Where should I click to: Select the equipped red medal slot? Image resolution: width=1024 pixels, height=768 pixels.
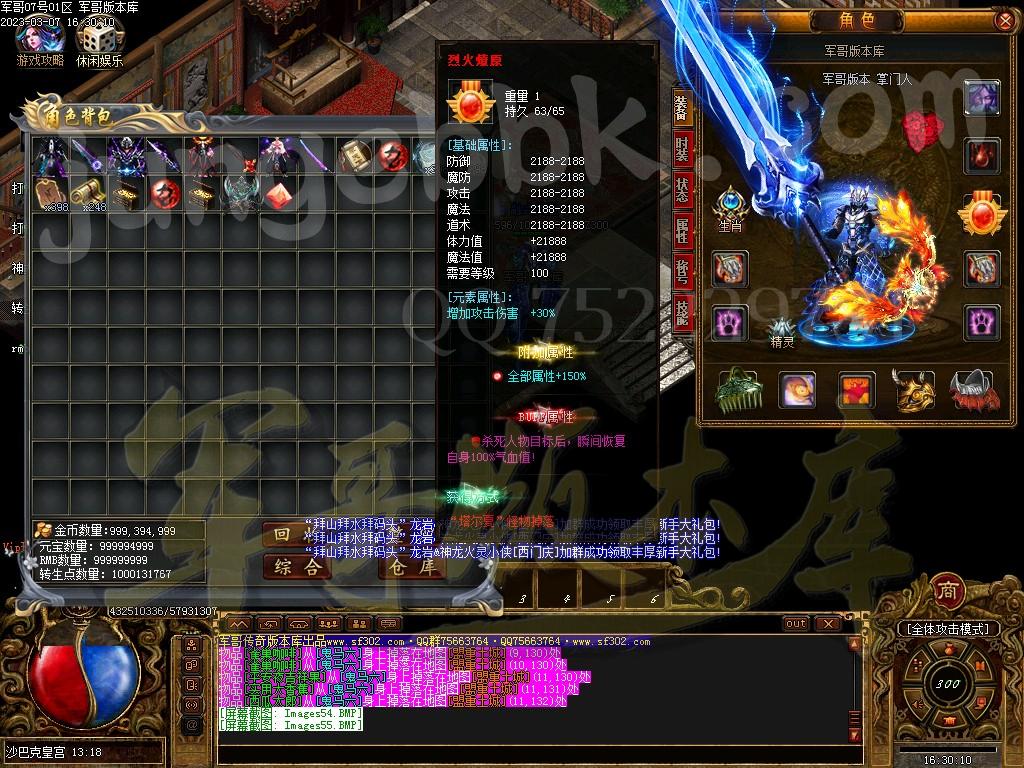pos(981,212)
